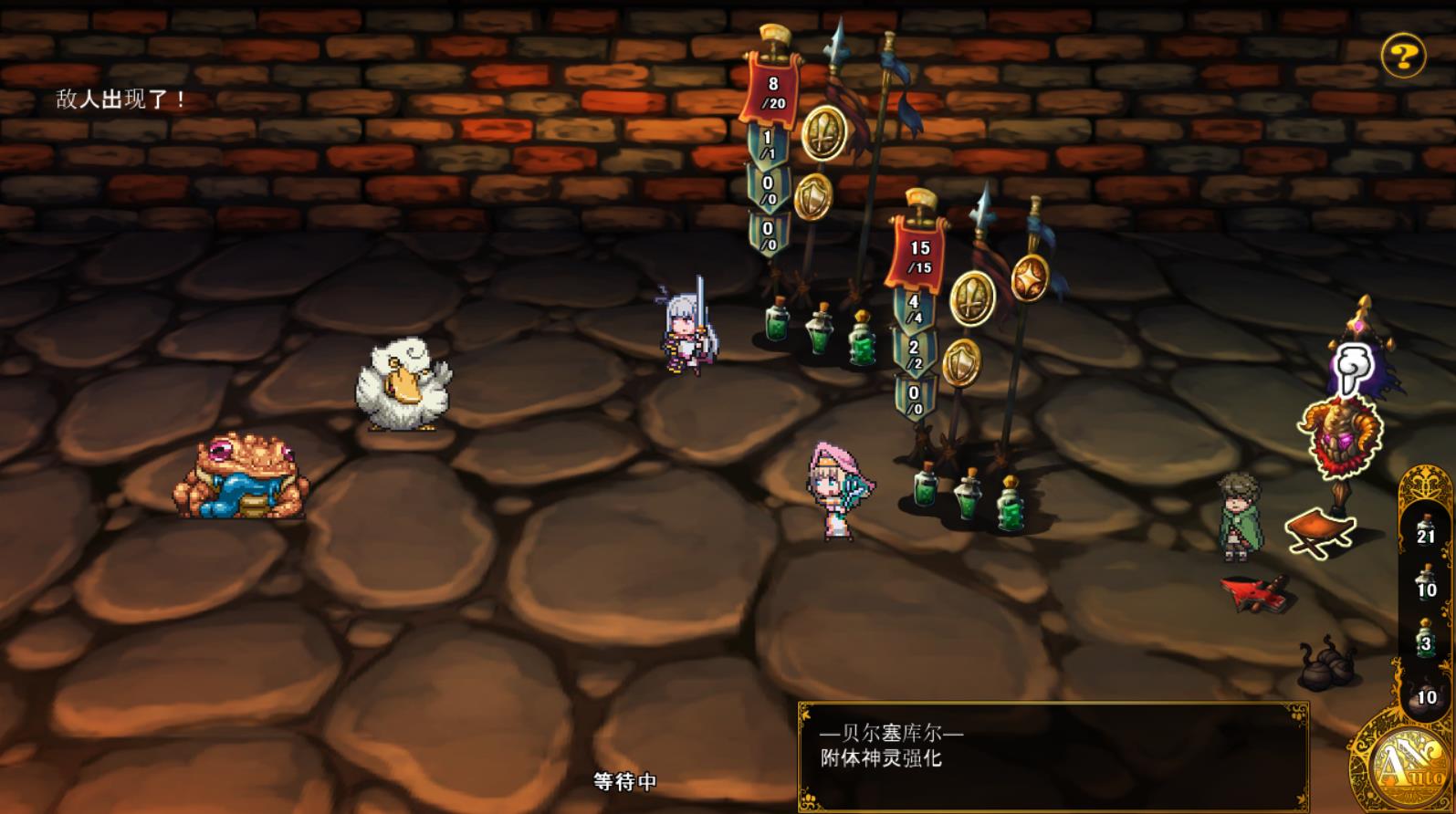Screen dimensions: 1456x814
Task: Use gold-capped potion below the 8/20 banner
Action: click(x=863, y=339)
